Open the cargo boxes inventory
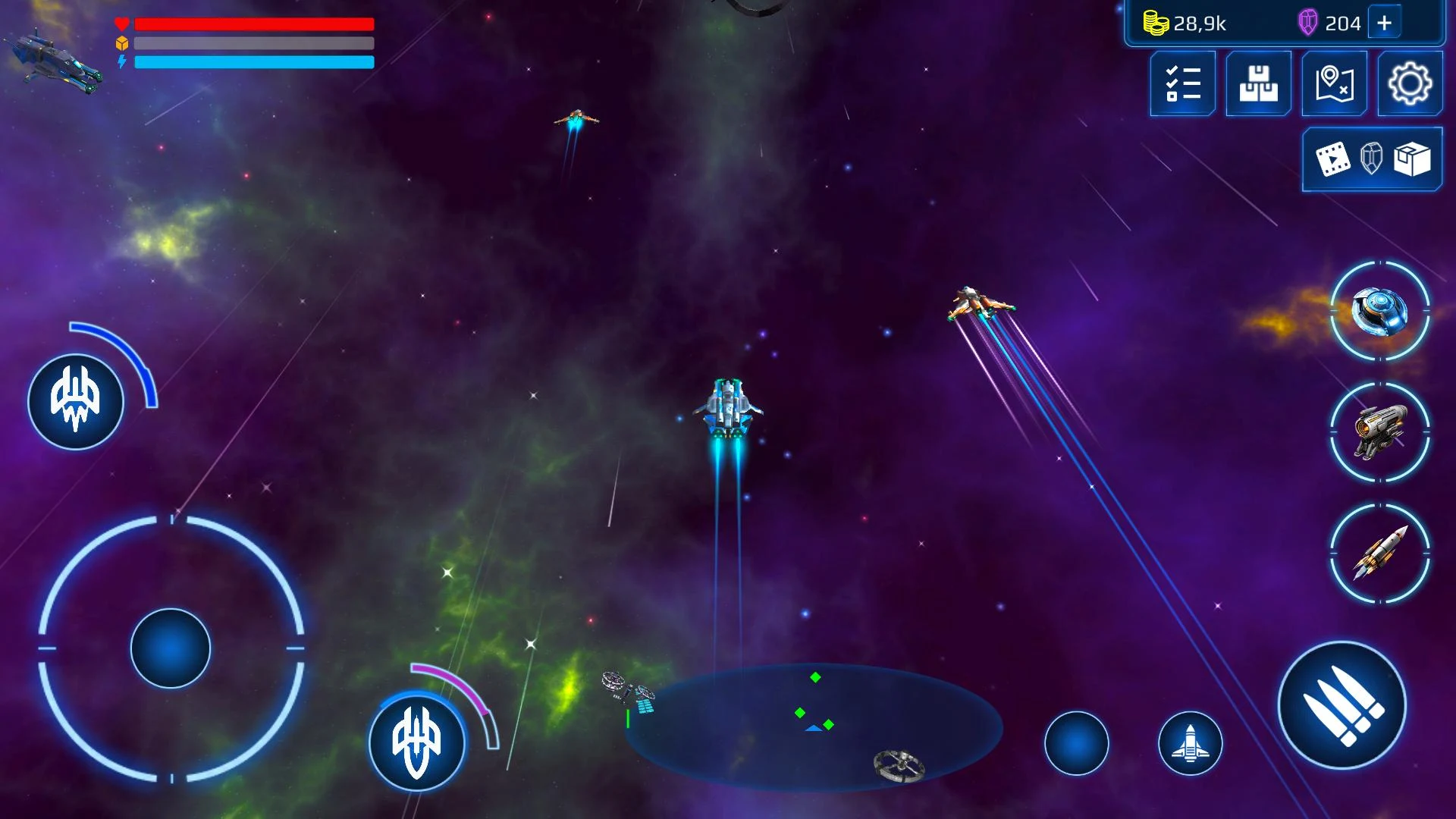The image size is (1456, 819). pyautogui.click(x=1258, y=83)
